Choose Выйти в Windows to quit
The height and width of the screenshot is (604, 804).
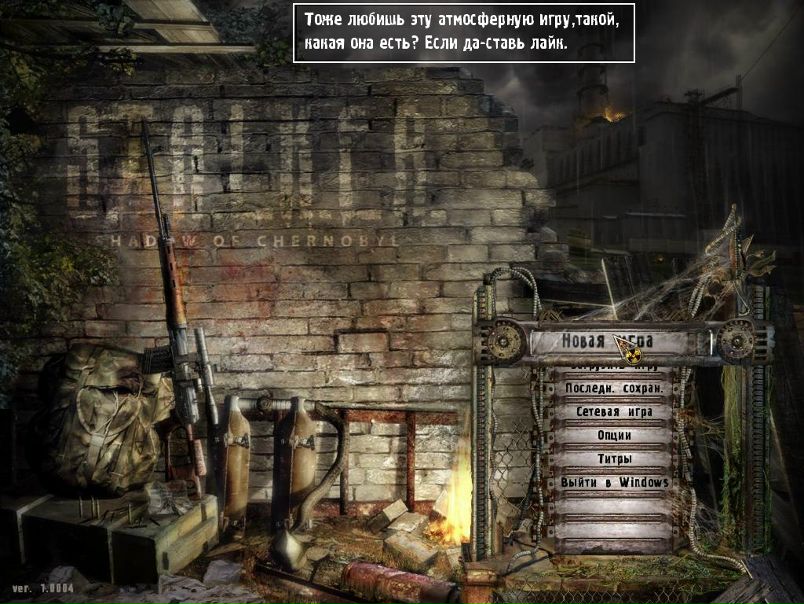[614, 483]
